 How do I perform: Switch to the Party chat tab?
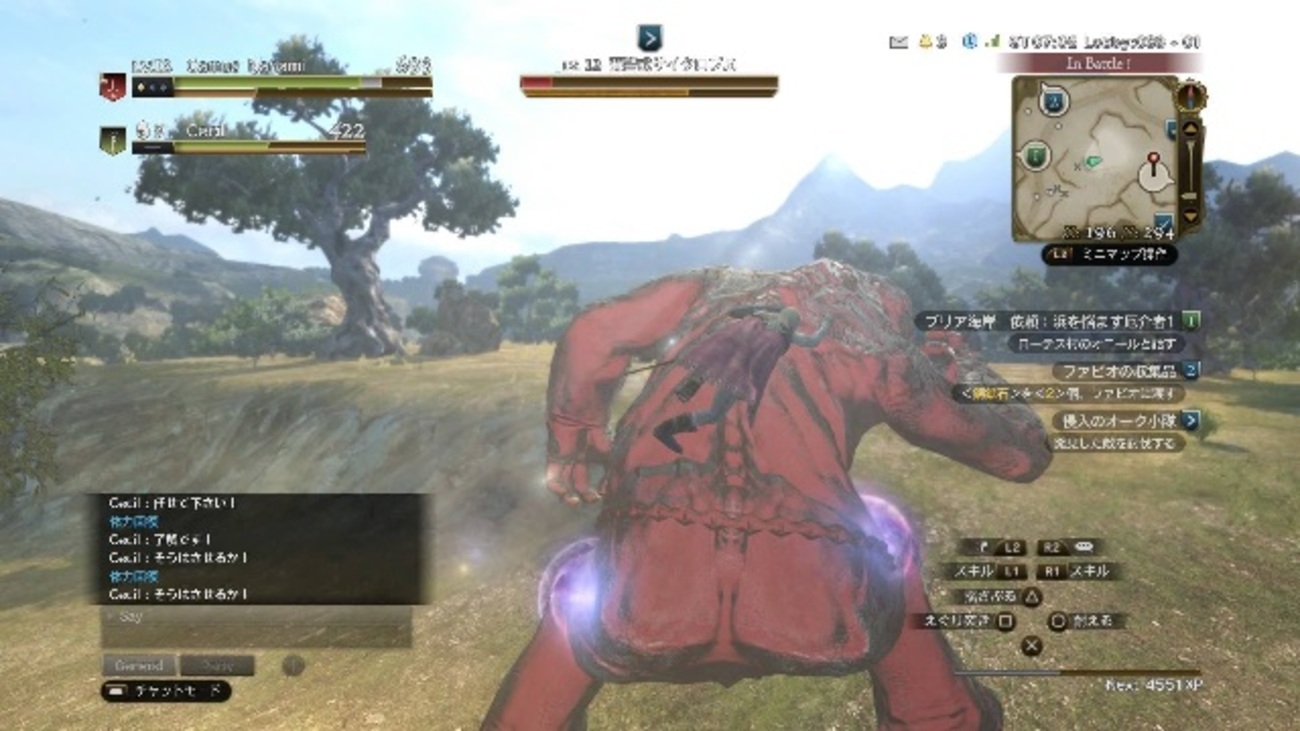pyautogui.click(x=218, y=666)
